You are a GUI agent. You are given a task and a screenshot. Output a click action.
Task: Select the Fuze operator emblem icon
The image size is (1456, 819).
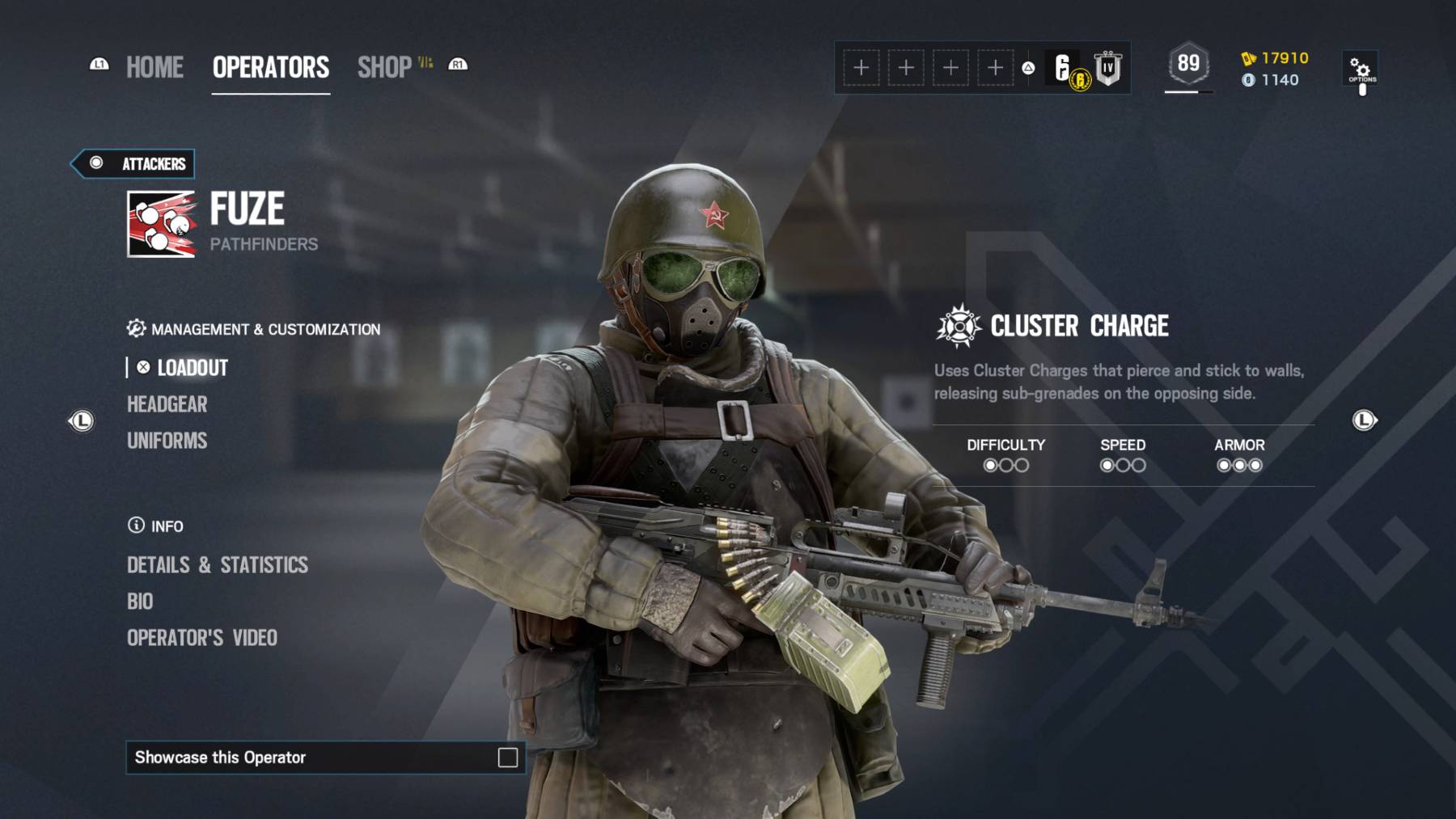pyautogui.click(x=161, y=224)
